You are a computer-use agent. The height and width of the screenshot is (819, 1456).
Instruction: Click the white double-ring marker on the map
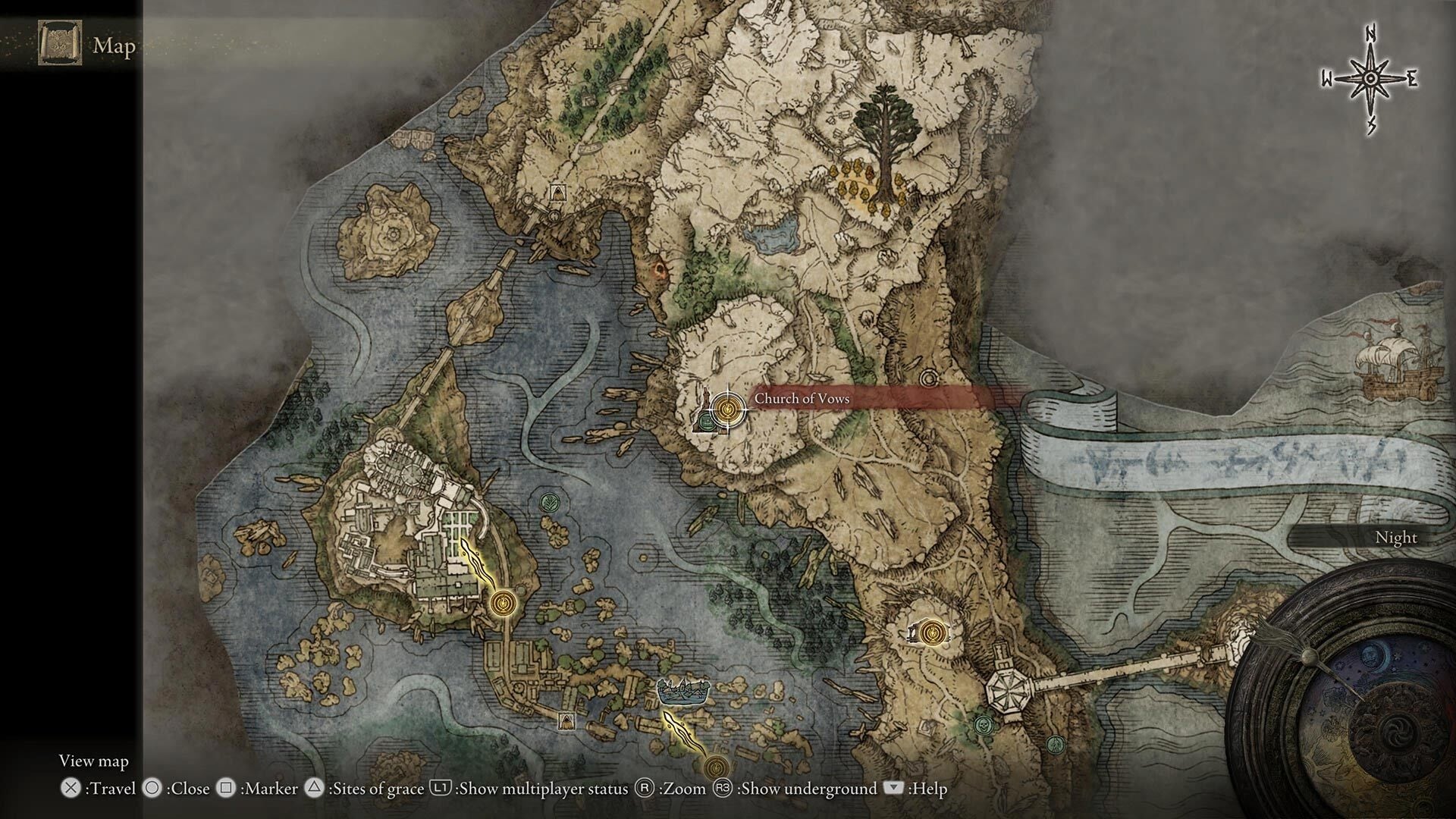(x=928, y=378)
